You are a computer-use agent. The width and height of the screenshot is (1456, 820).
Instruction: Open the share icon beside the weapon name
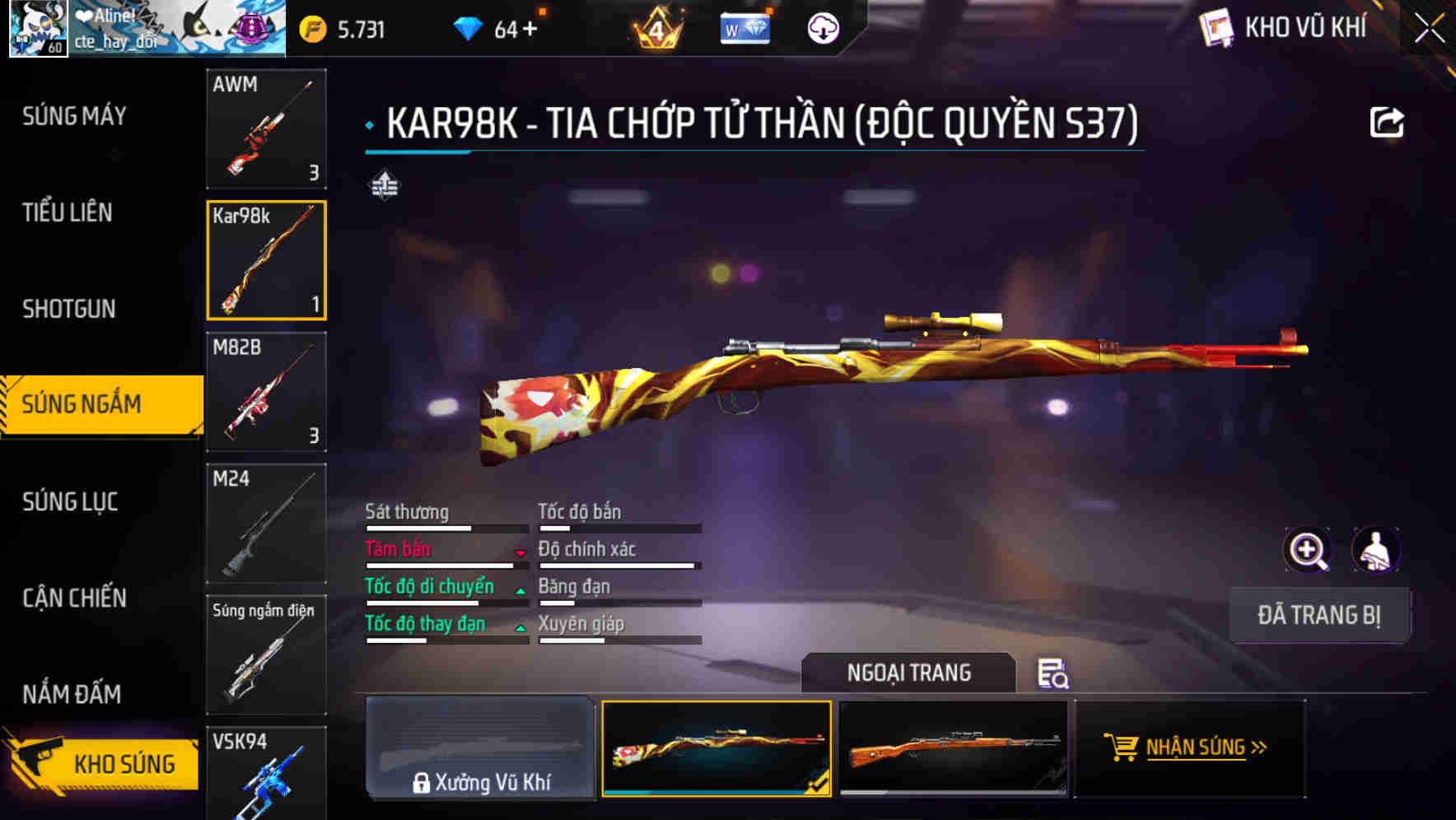1388,121
